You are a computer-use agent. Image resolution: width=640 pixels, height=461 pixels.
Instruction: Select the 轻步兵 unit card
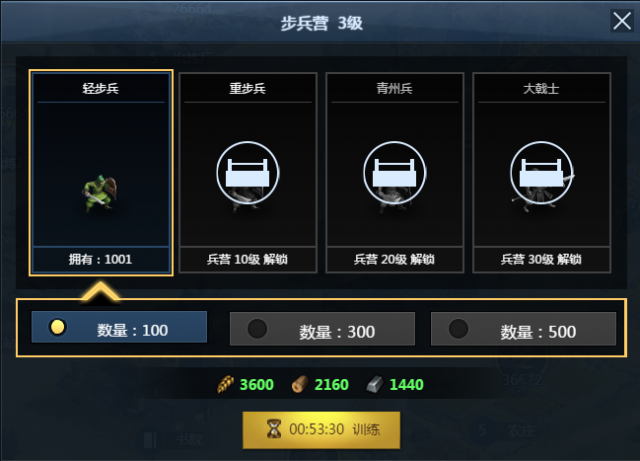click(101, 173)
